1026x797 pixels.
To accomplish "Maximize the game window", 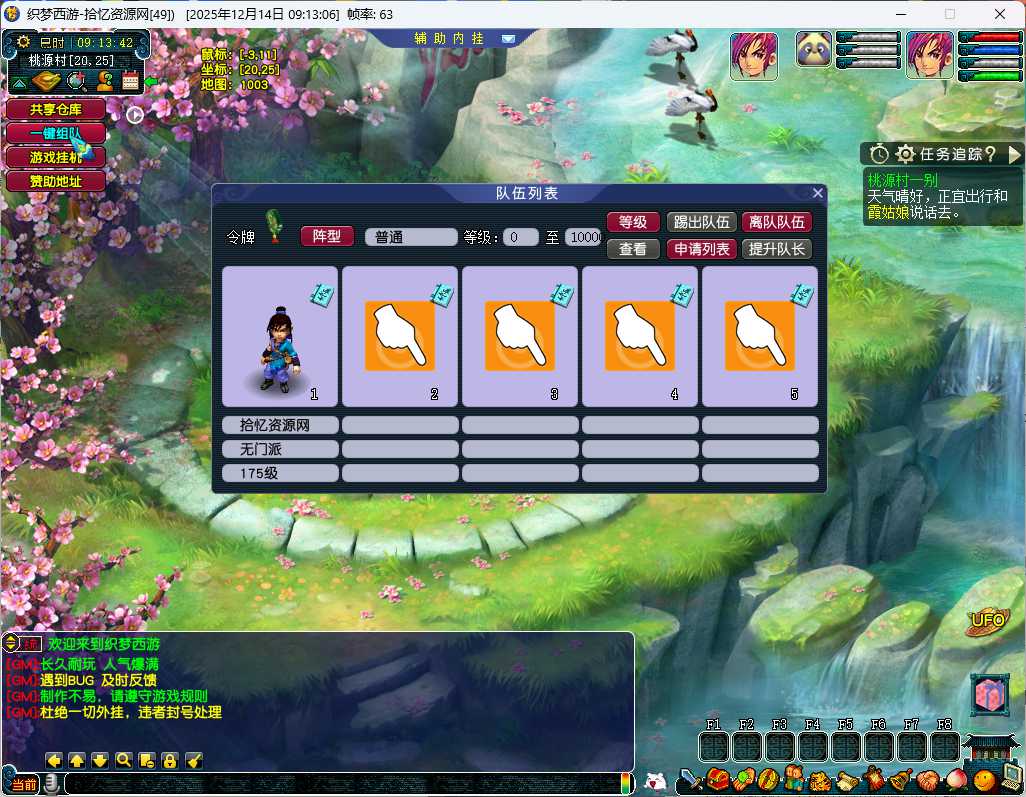I will coord(950,14).
